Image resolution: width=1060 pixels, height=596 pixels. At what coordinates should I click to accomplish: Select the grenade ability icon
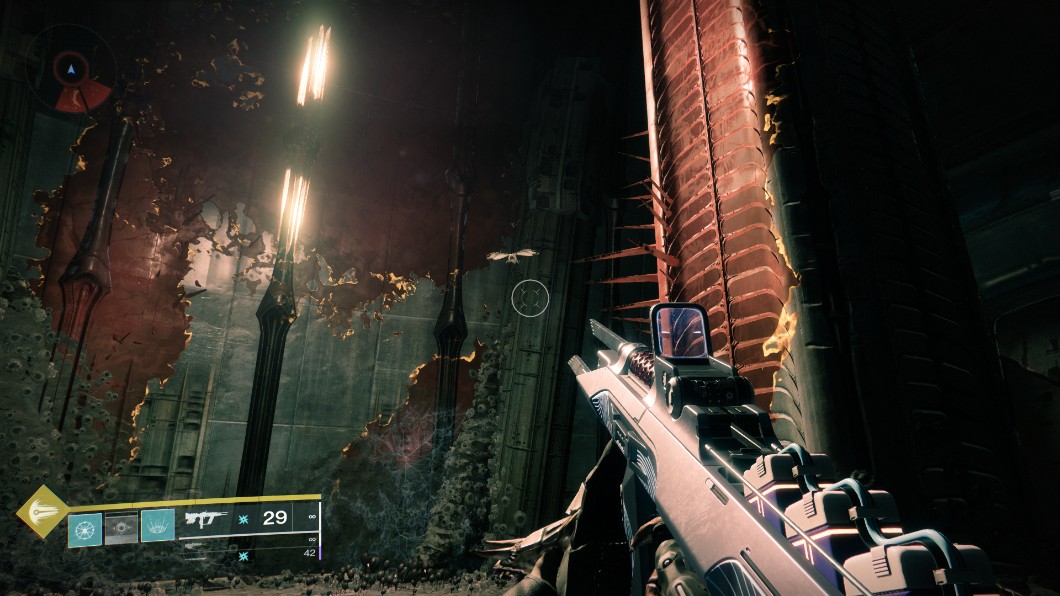tap(84, 527)
